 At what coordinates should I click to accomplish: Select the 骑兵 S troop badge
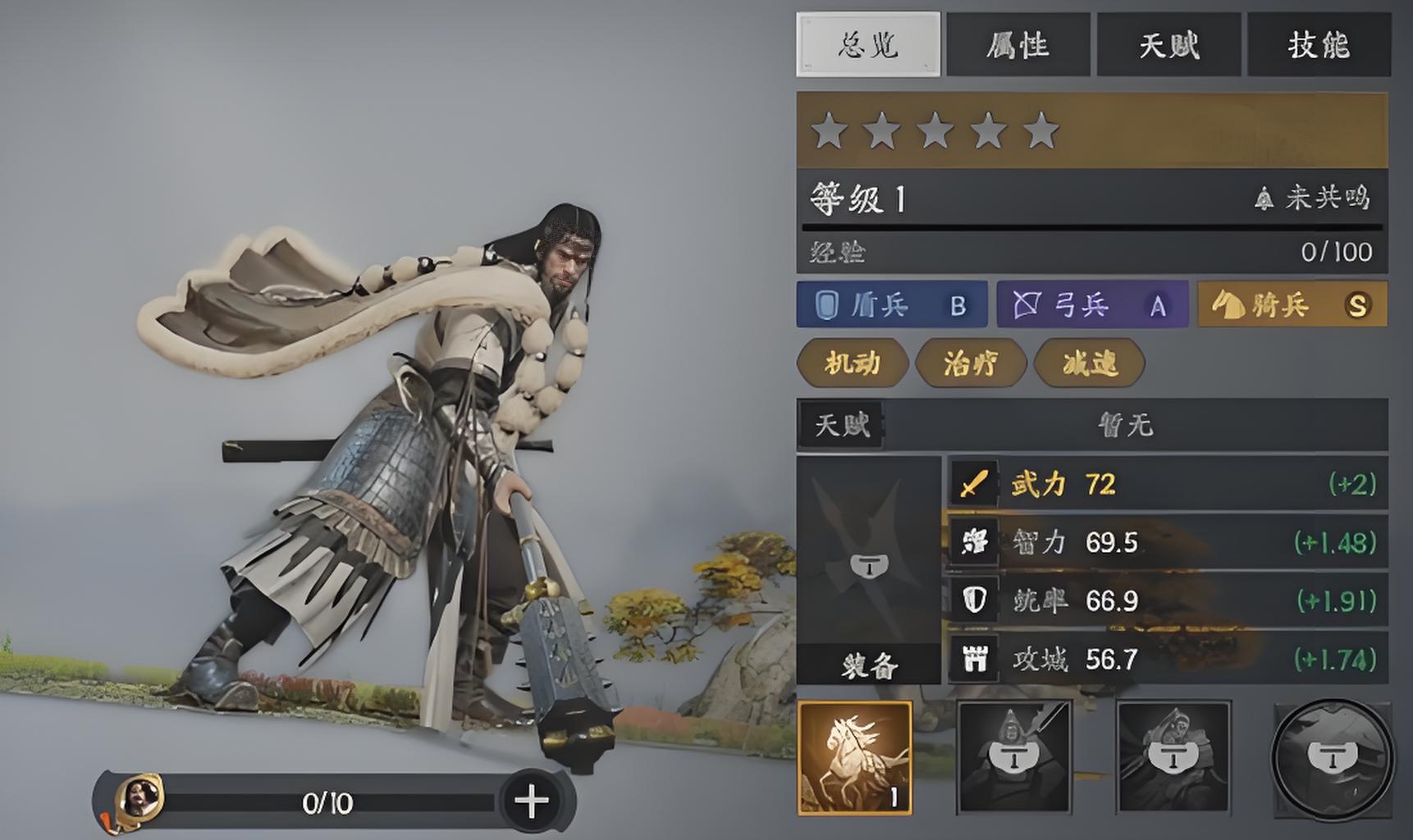pyautogui.click(x=1292, y=305)
